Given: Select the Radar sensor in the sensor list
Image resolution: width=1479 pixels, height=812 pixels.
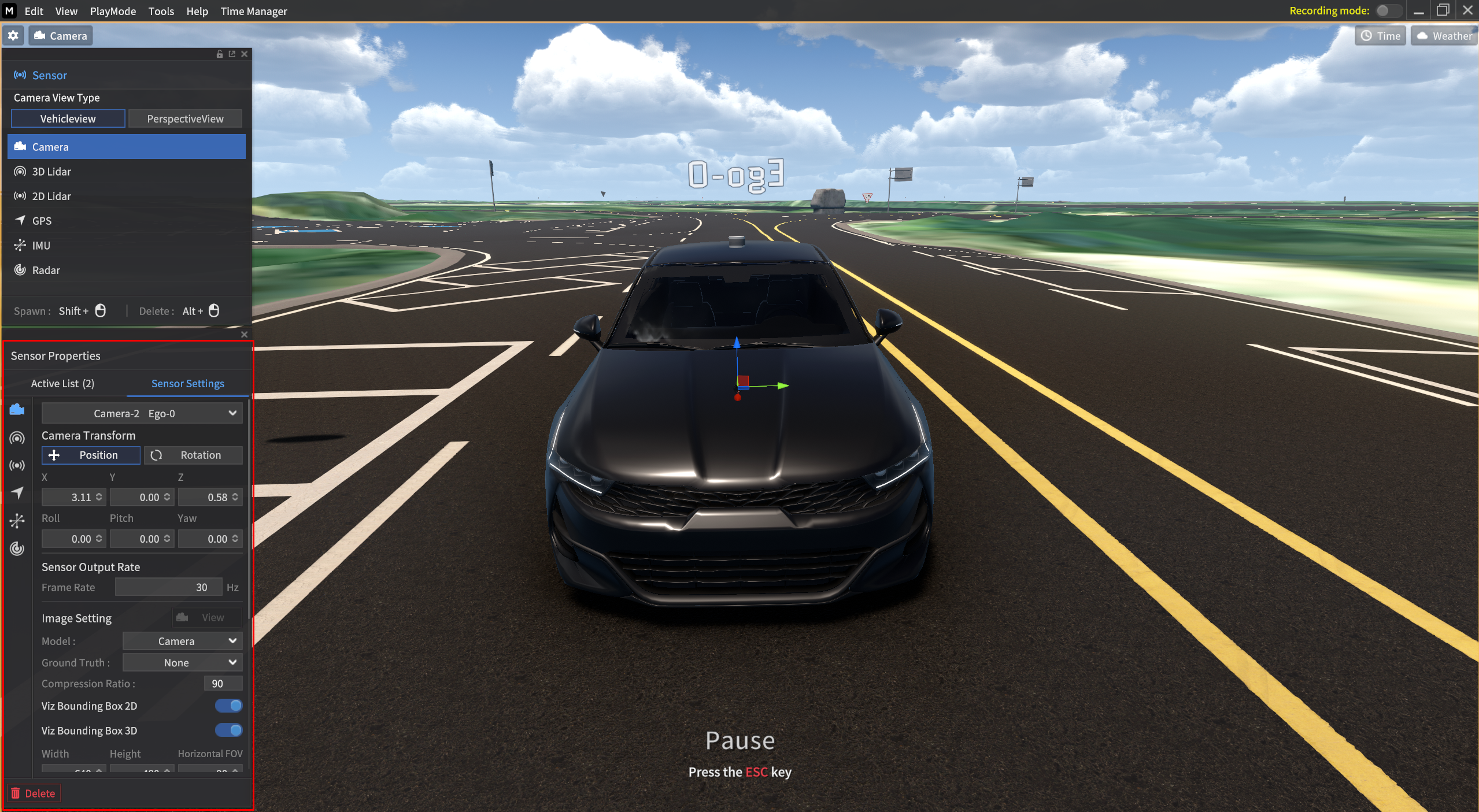Looking at the screenshot, I should point(46,270).
